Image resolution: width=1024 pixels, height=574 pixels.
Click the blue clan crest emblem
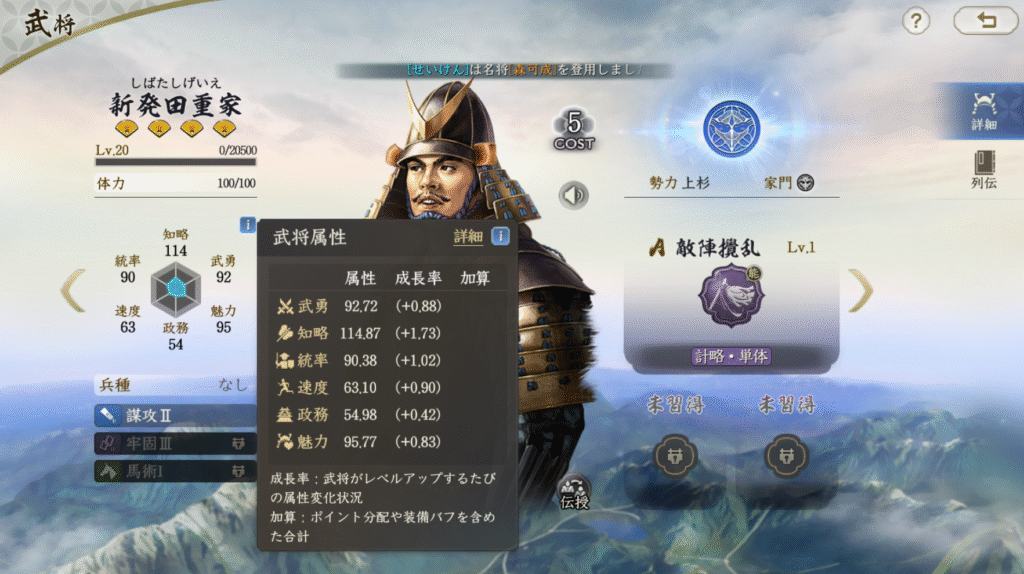click(x=731, y=129)
